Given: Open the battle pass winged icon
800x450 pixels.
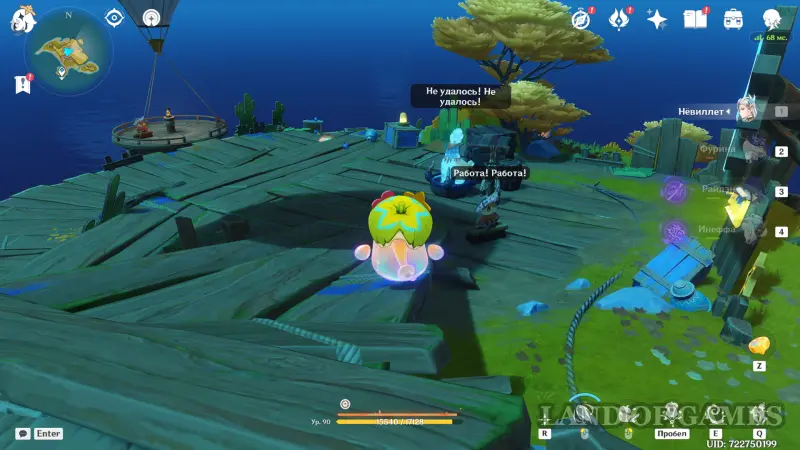Looking at the screenshot, I should tap(619, 19).
